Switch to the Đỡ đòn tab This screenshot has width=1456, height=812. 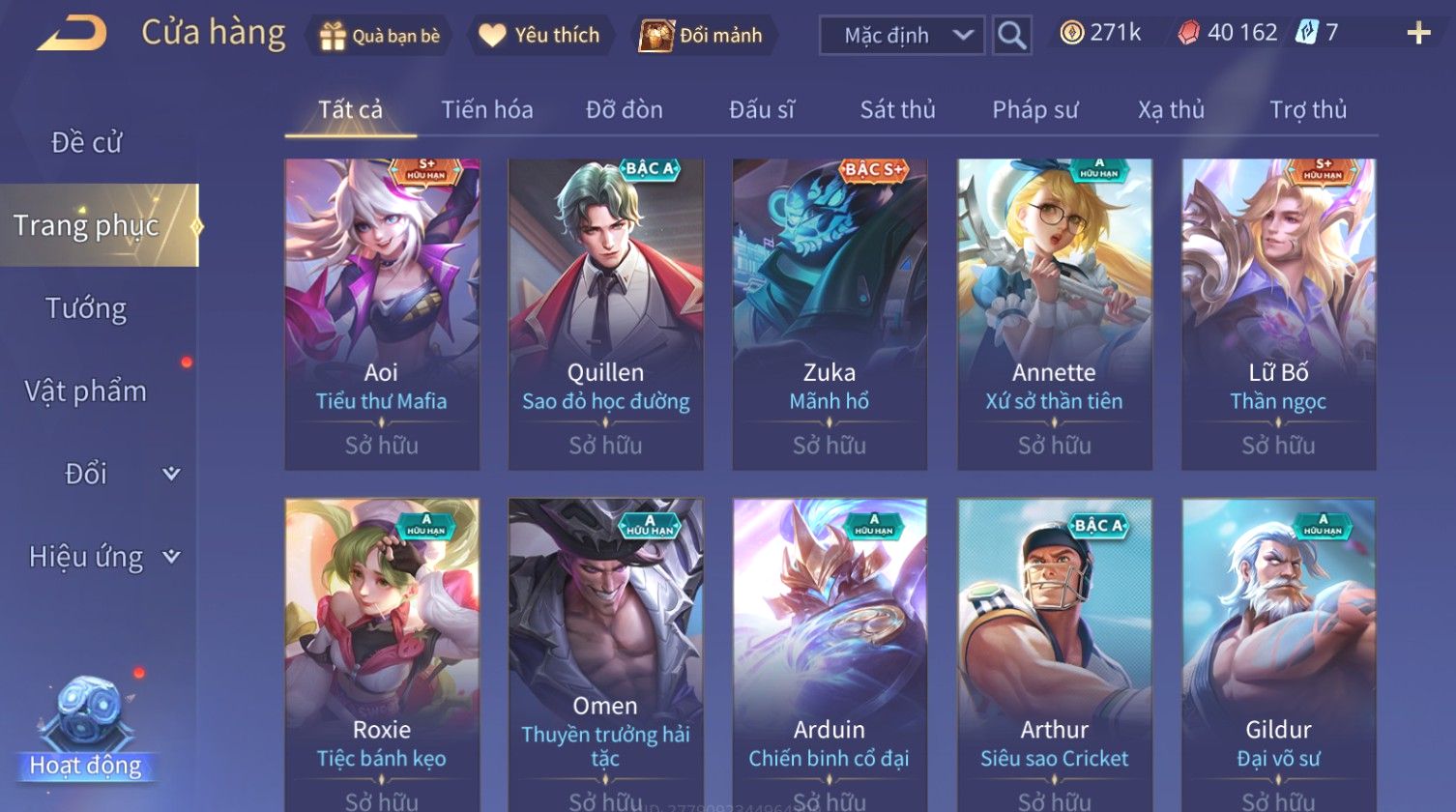click(x=625, y=109)
